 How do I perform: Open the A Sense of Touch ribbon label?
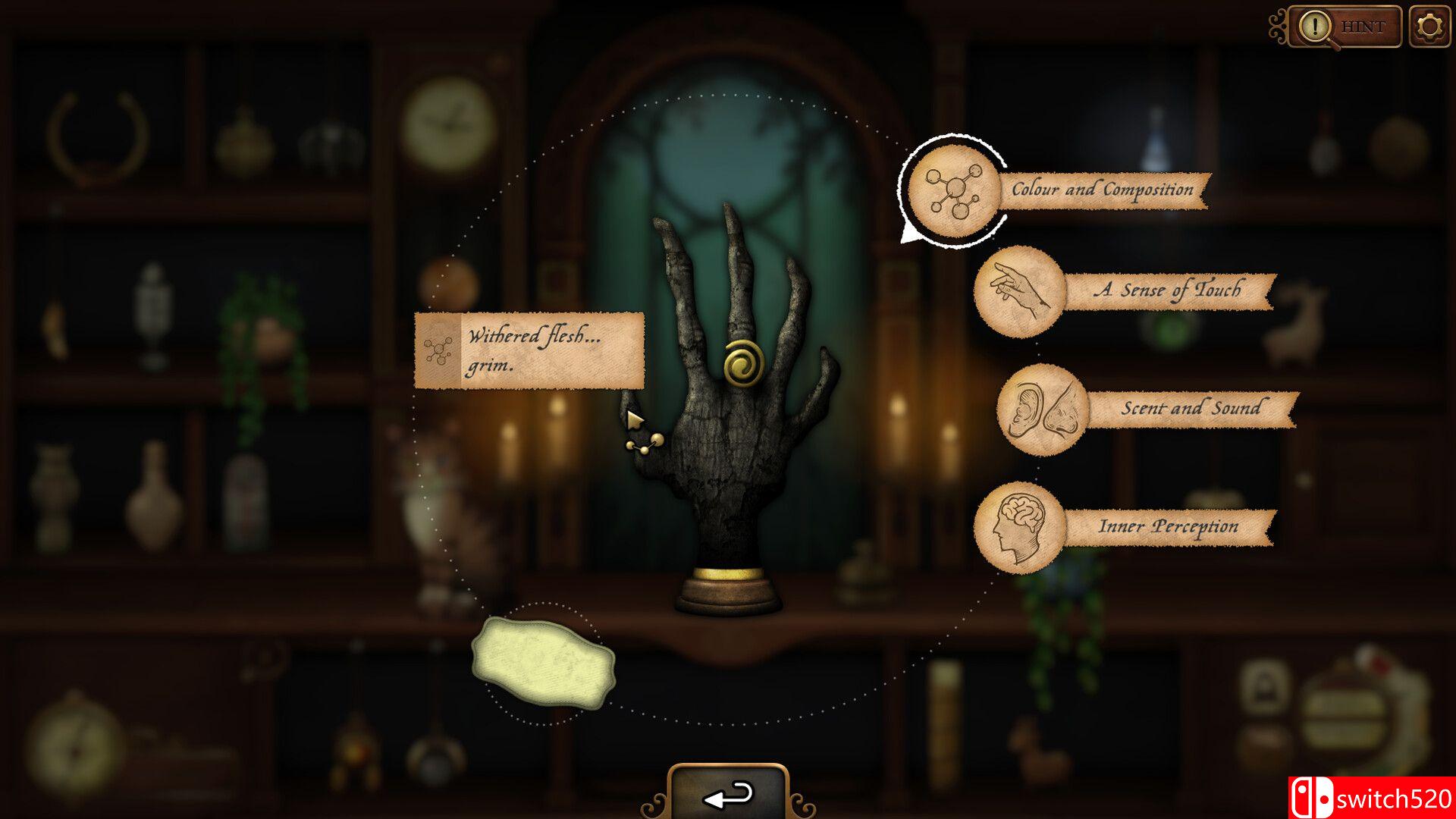pyautogui.click(x=1168, y=289)
